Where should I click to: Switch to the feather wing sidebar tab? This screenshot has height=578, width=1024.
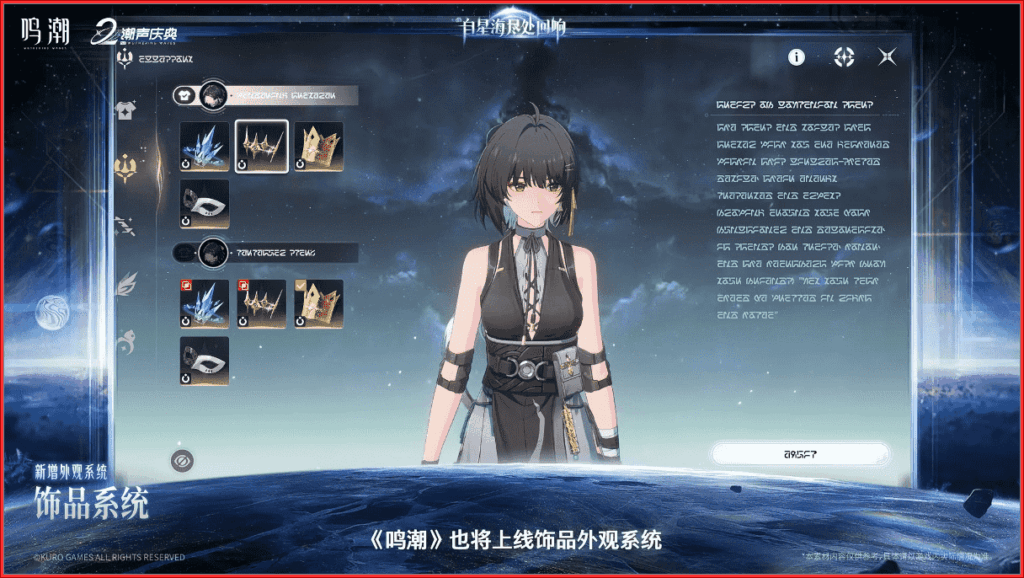(x=127, y=285)
